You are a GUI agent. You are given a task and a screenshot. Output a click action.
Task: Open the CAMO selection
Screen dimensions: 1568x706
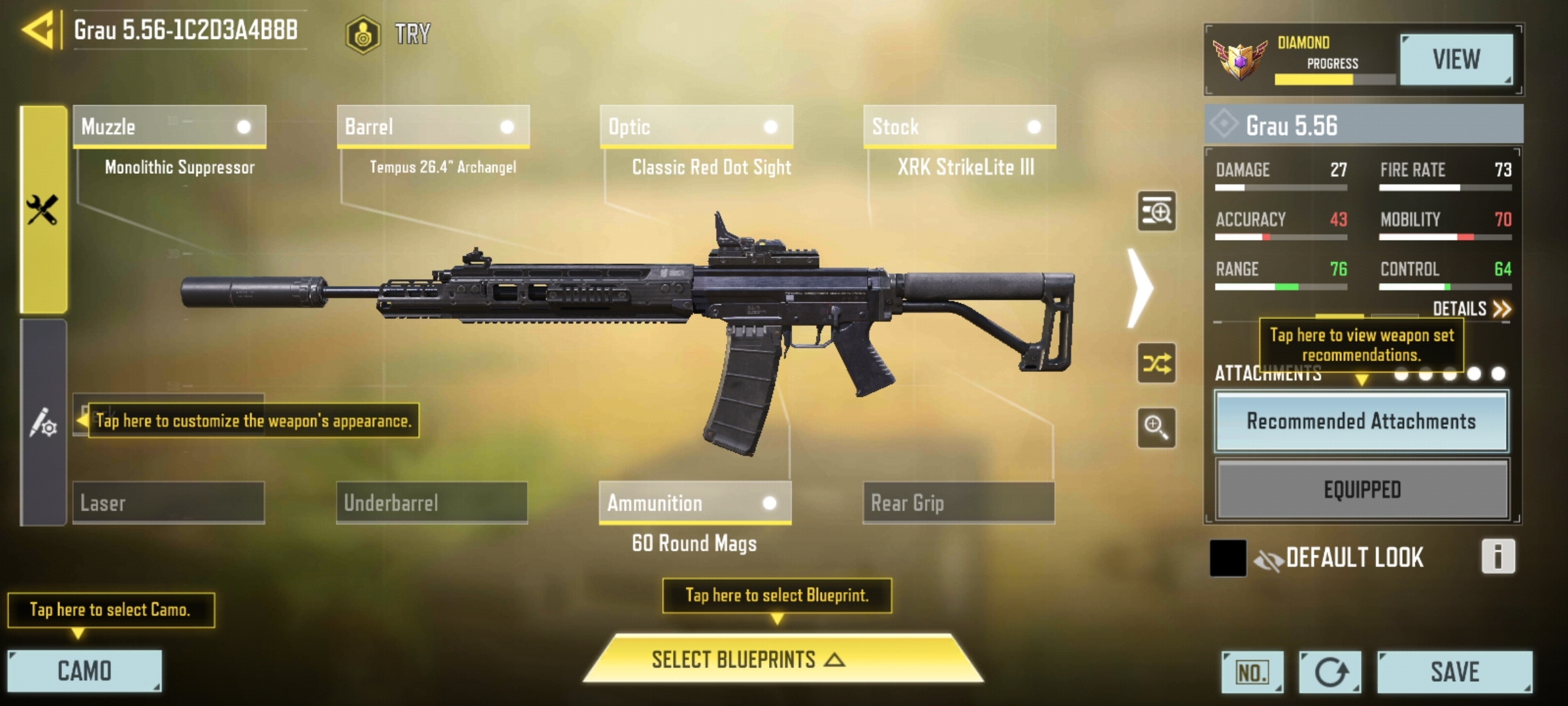tap(84, 671)
